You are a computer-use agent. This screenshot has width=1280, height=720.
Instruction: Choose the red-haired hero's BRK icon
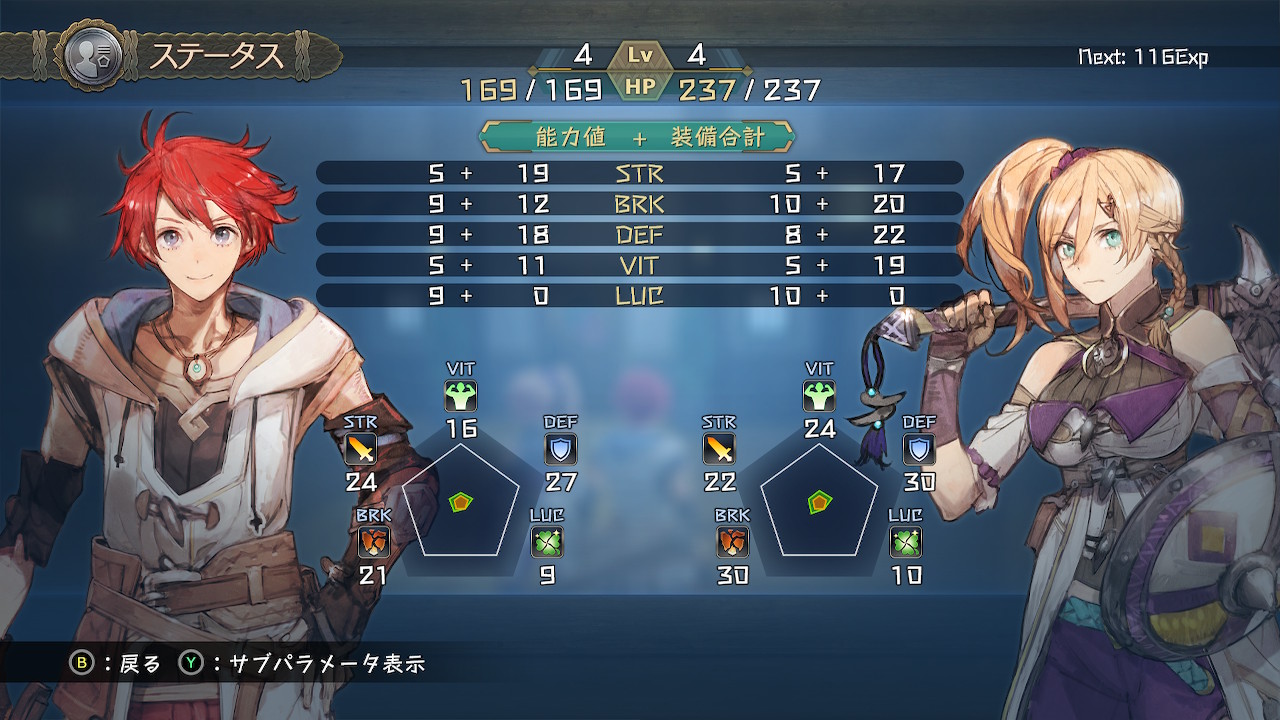(374, 542)
